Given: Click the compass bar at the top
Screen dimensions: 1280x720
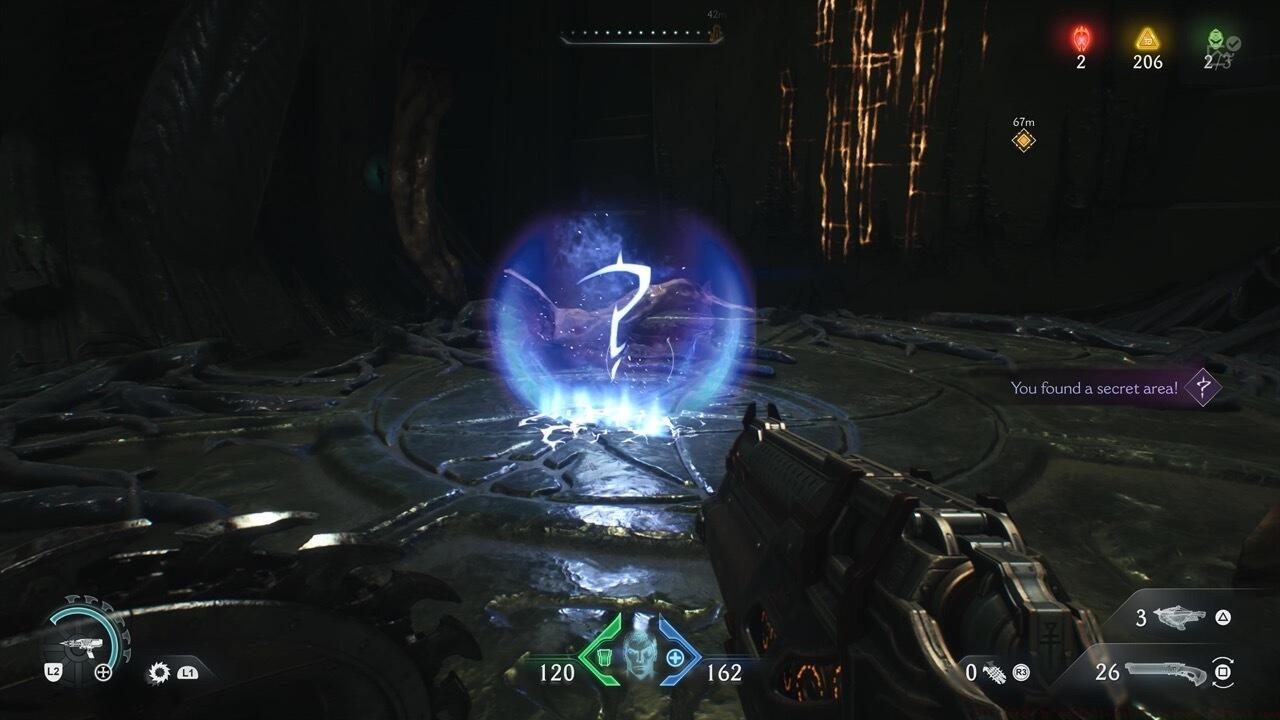Looking at the screenshot, I should point(640,36).
